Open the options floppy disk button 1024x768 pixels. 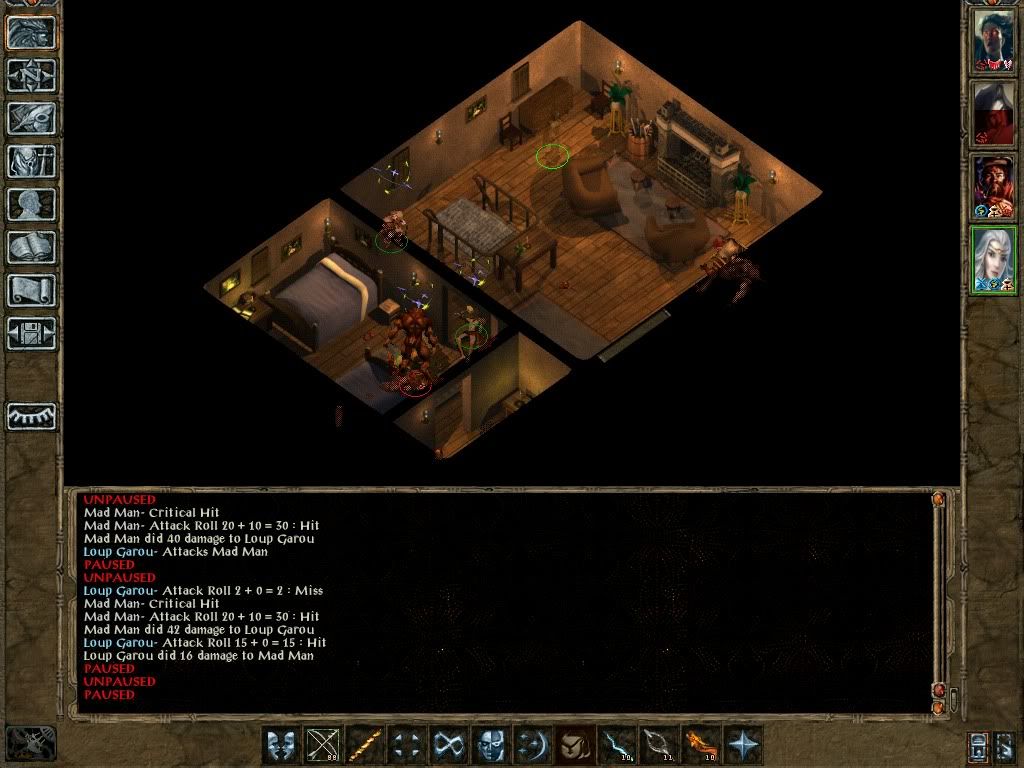tap(32, 333)
